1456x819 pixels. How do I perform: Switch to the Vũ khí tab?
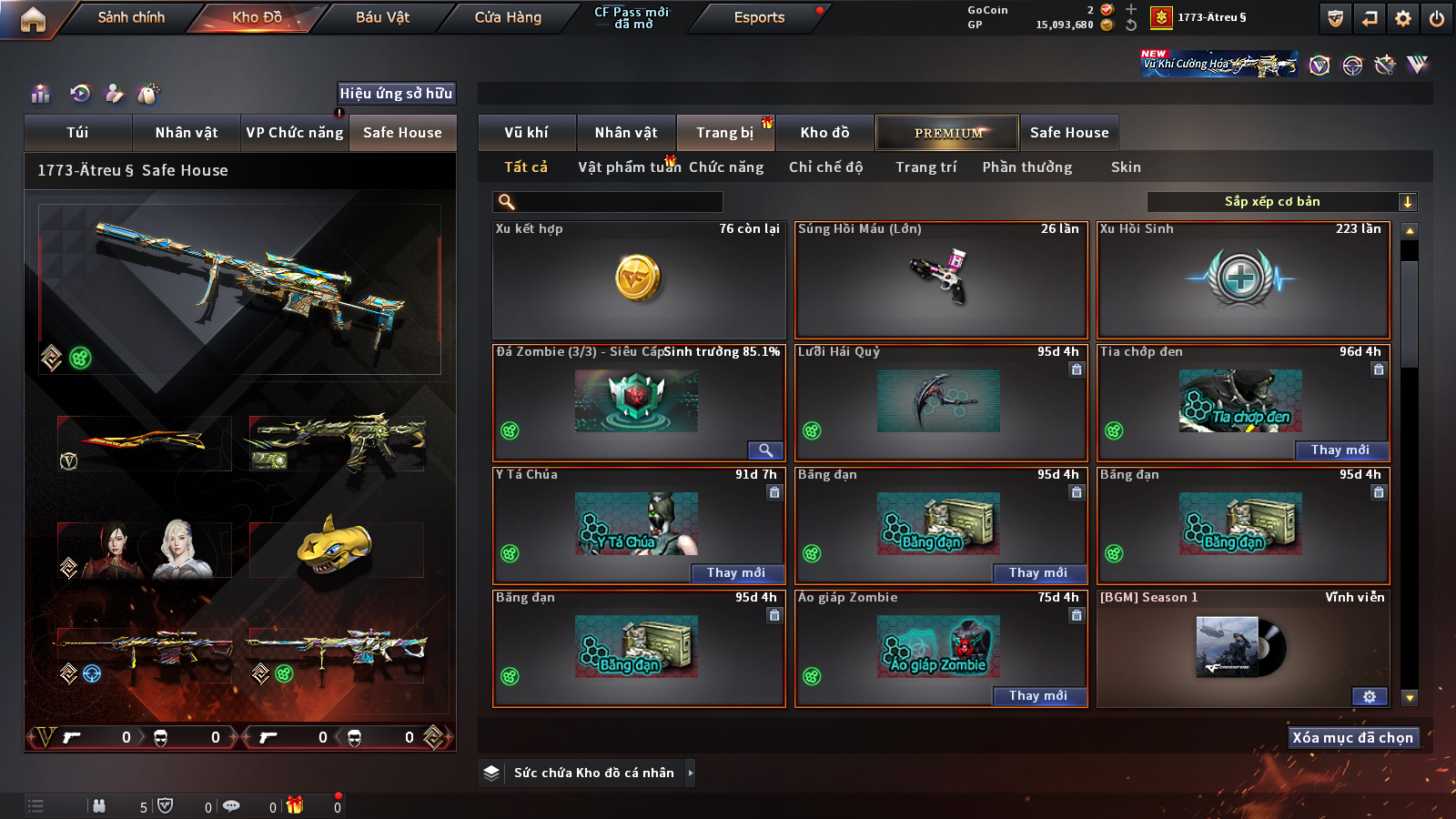526,133
